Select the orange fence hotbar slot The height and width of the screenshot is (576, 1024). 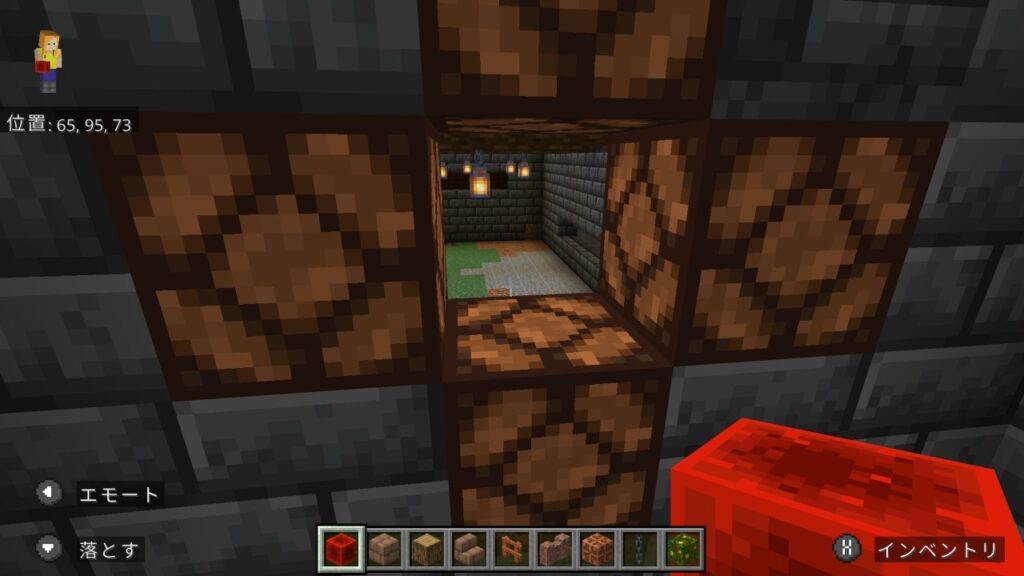point(511,548)
